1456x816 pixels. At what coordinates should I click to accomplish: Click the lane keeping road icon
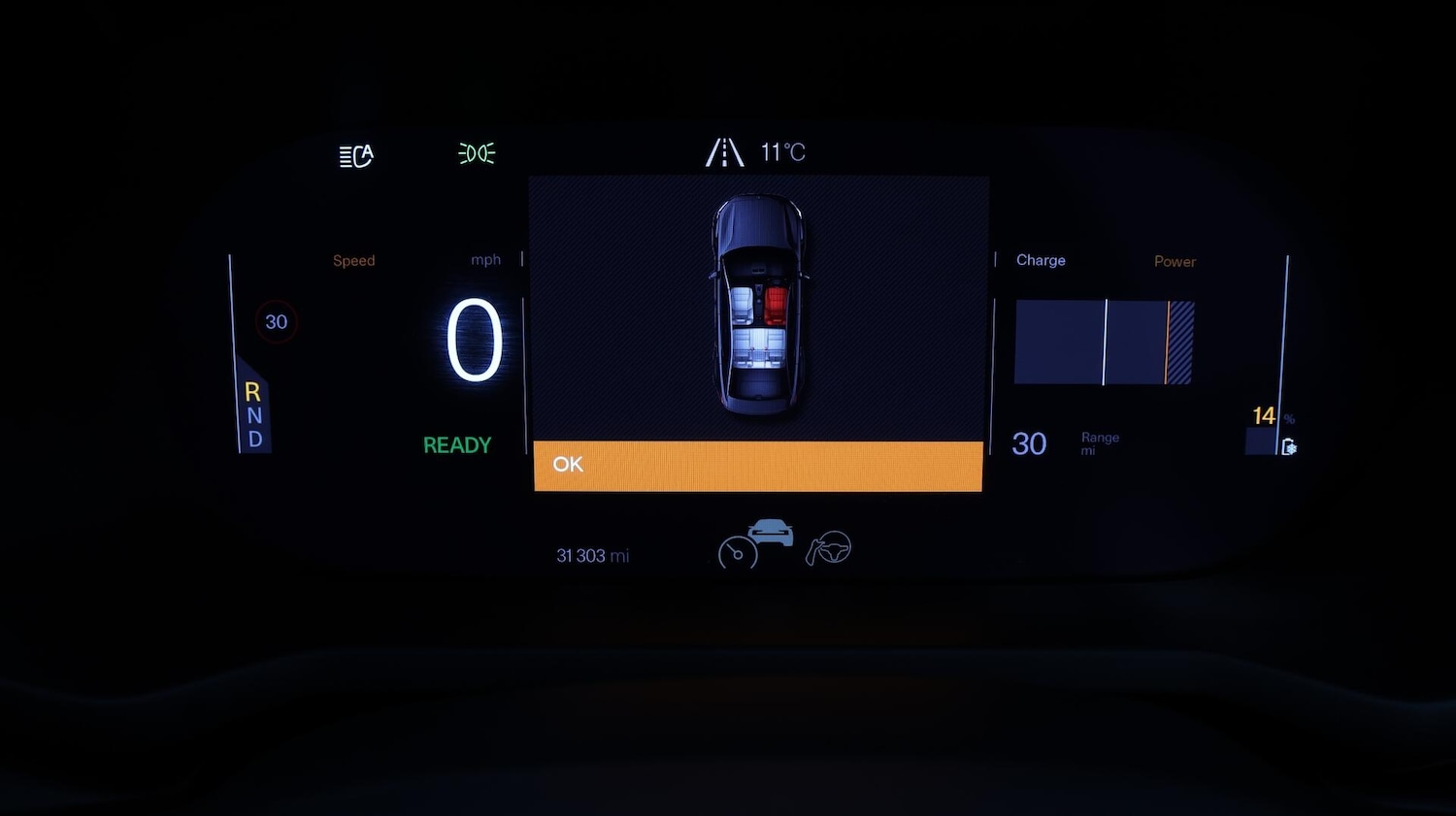point(724,152)
